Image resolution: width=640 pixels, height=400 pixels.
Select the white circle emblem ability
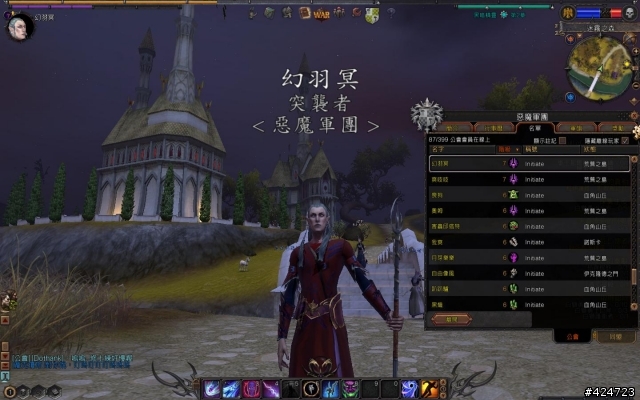pos(312,388)
